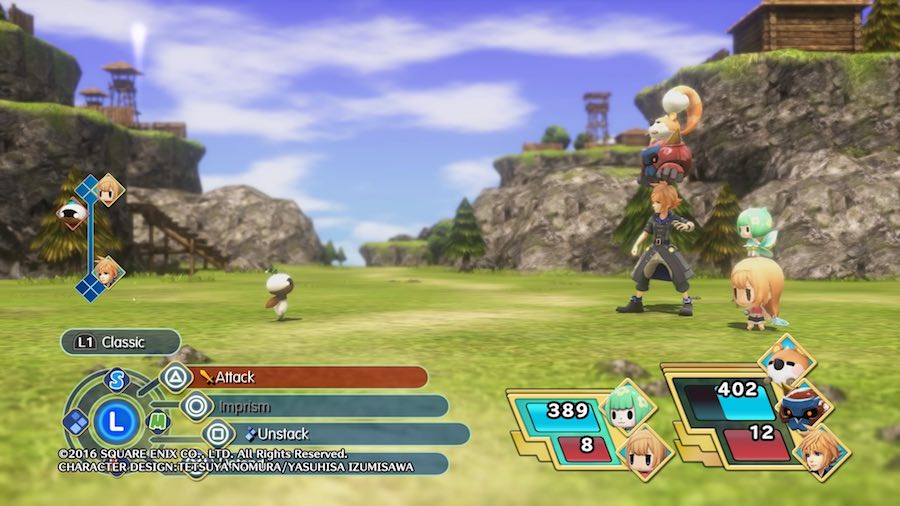This screenshot has height=506, width=900.
Task: Select the Unstack command
Action: pos(330,434)
